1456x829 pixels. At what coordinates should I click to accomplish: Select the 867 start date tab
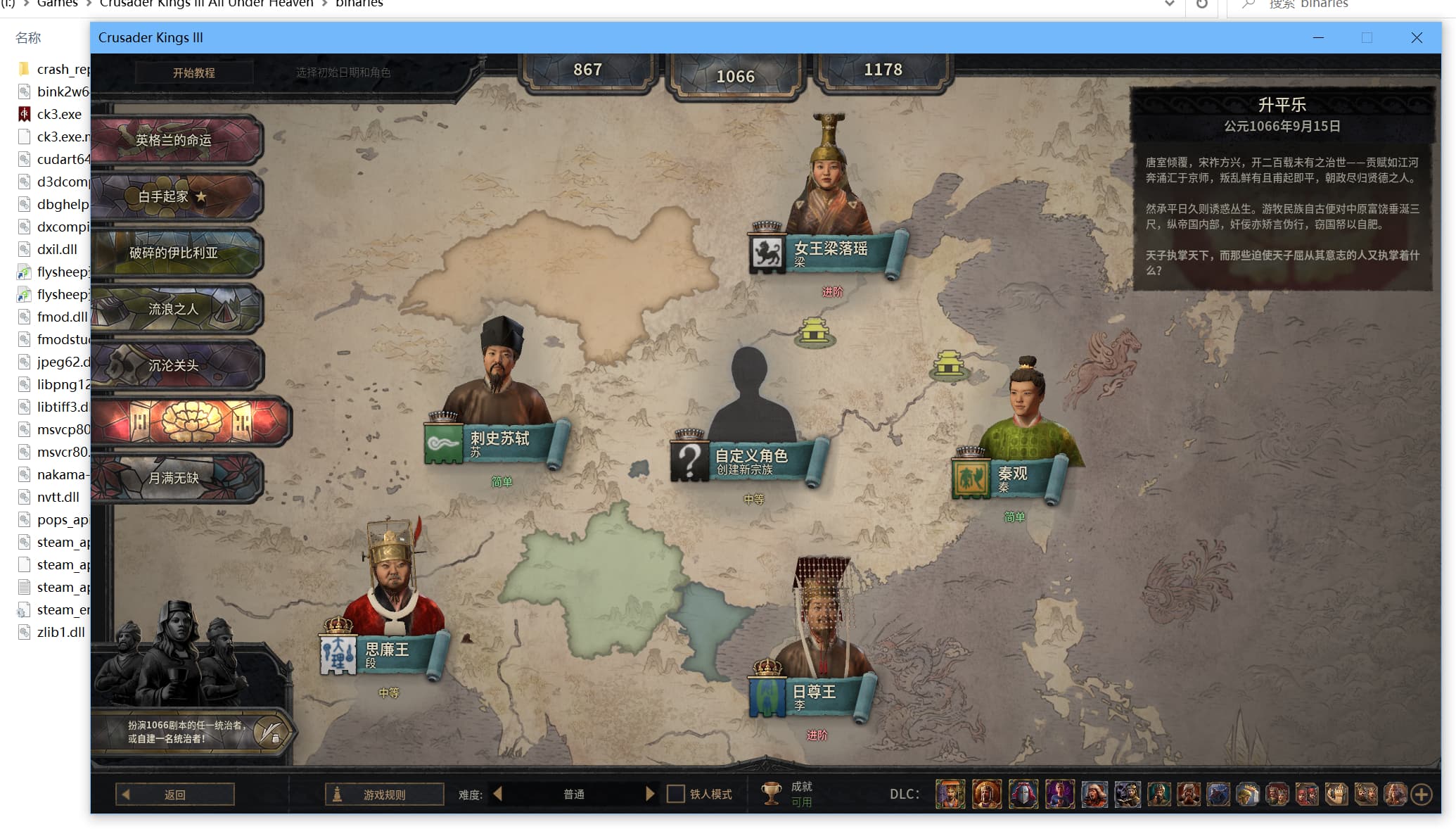[x=587, y=70]
